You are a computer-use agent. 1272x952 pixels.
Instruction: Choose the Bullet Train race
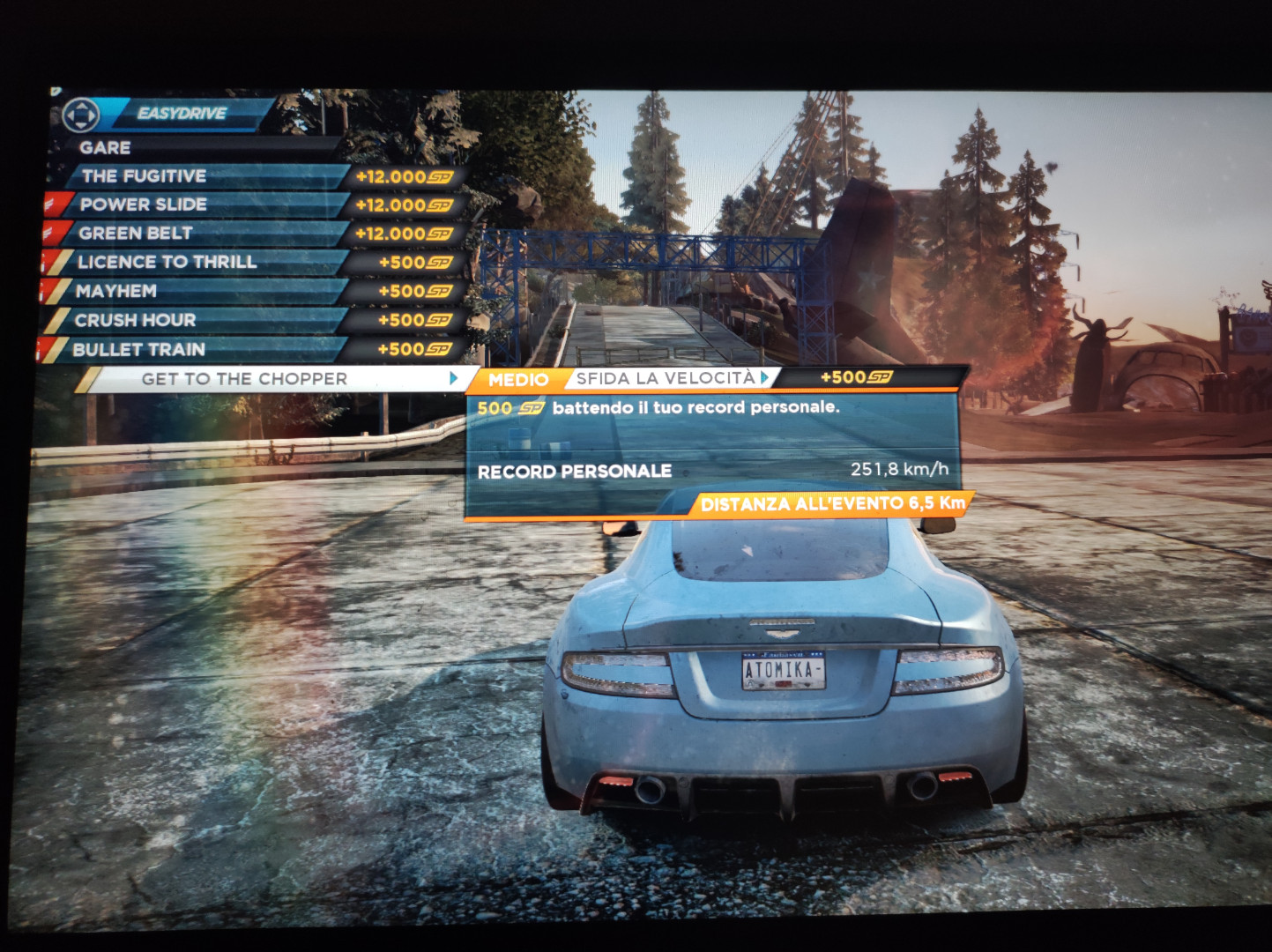138,349
